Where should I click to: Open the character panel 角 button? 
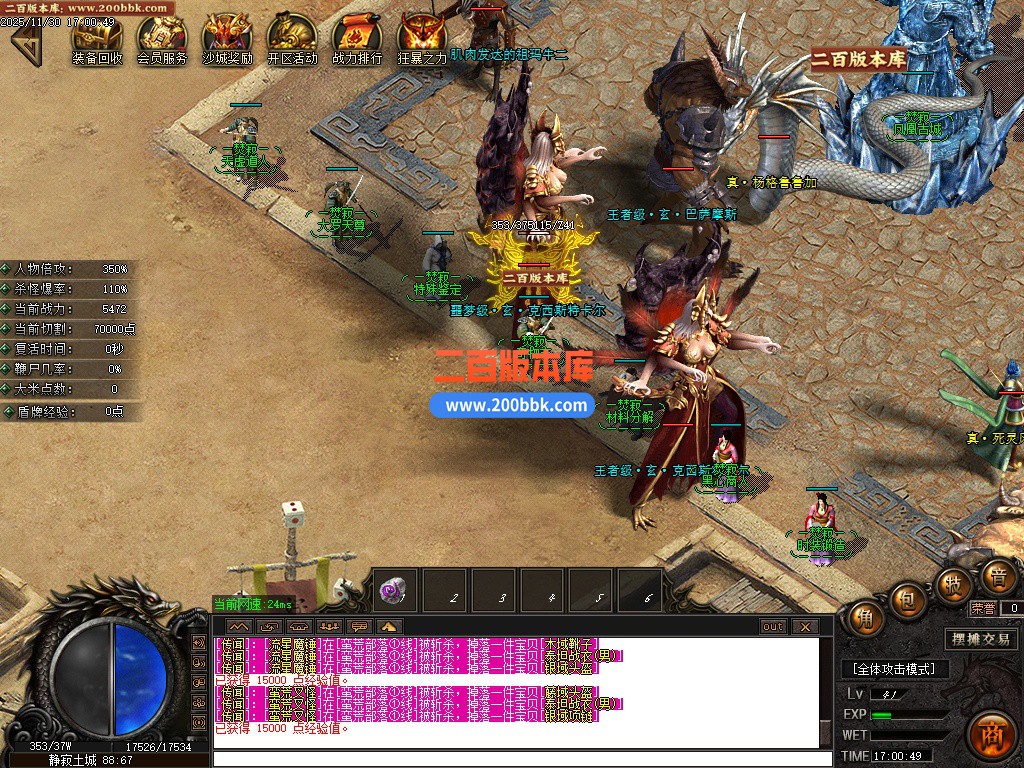(x=866, y=619)
